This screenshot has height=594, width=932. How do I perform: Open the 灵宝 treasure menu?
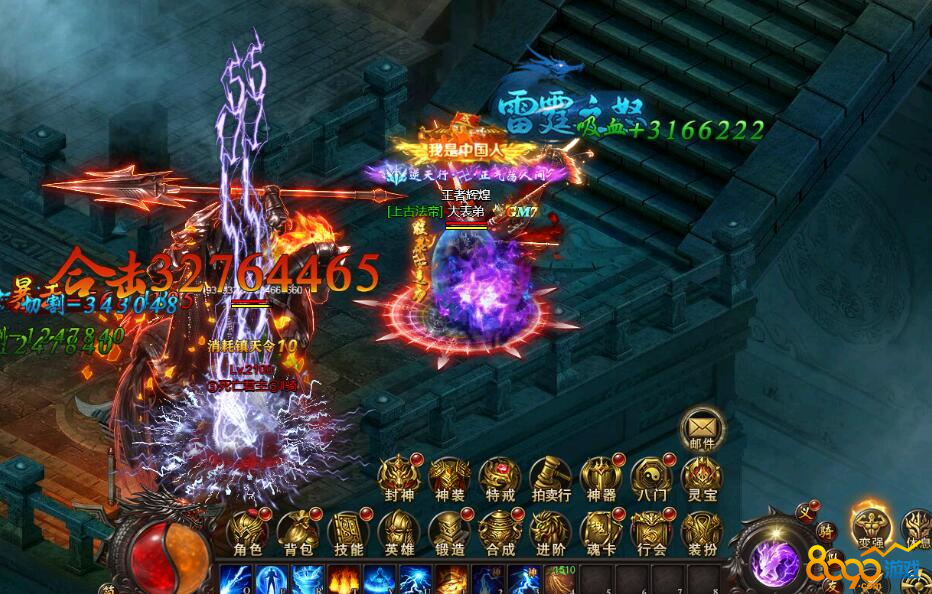[x=701, y=476]
